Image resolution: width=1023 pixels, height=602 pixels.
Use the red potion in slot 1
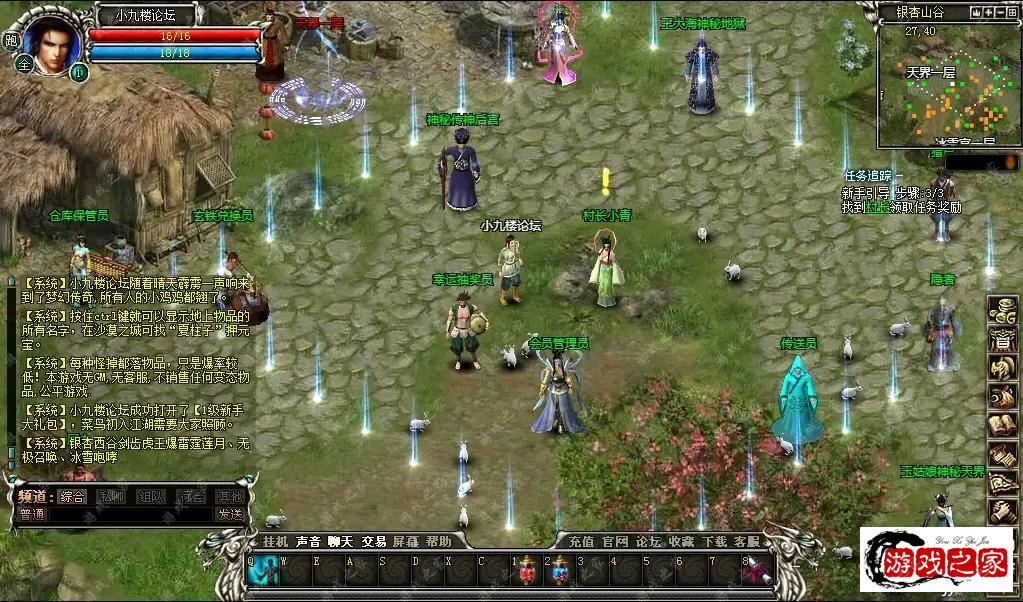click(x=528, y=571)
